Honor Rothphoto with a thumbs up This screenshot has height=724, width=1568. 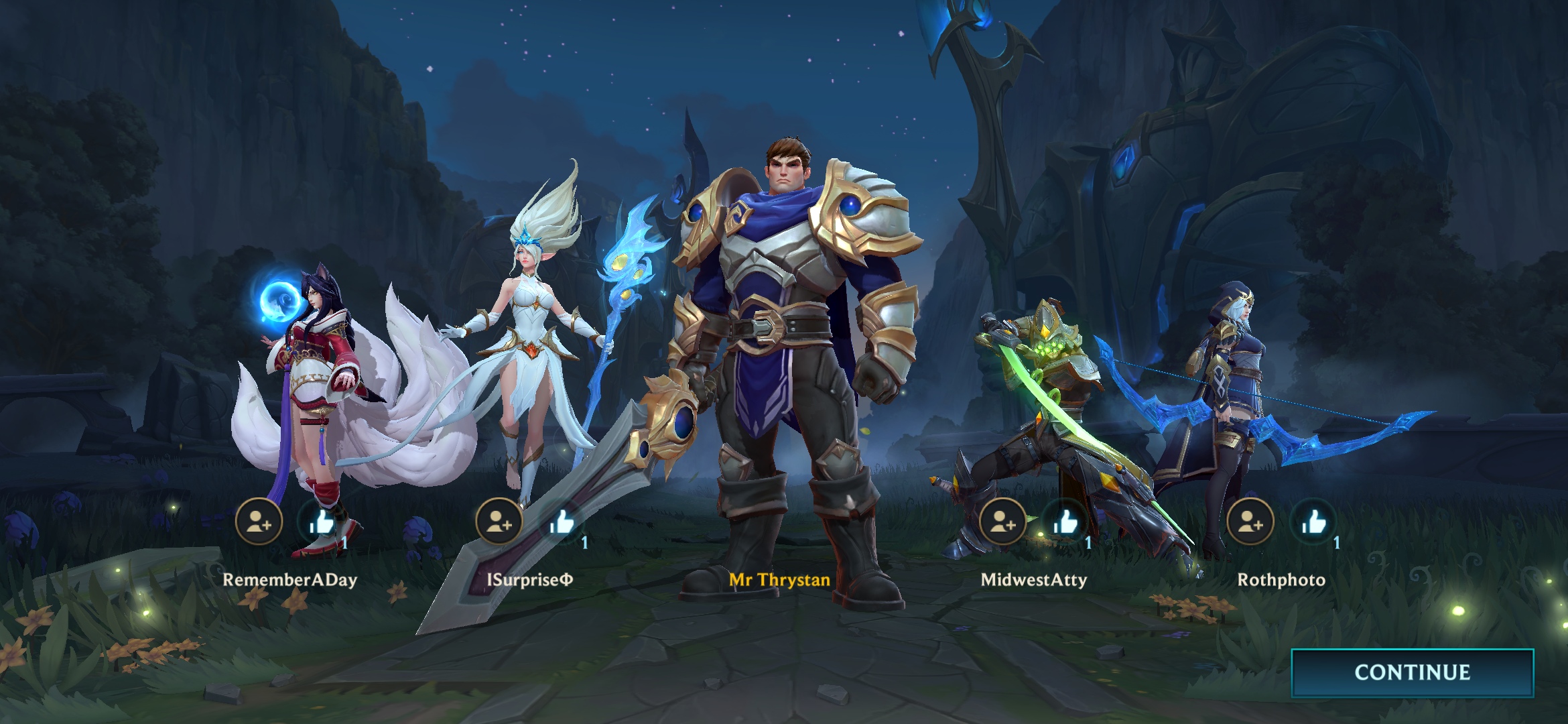pos(1313,522)
